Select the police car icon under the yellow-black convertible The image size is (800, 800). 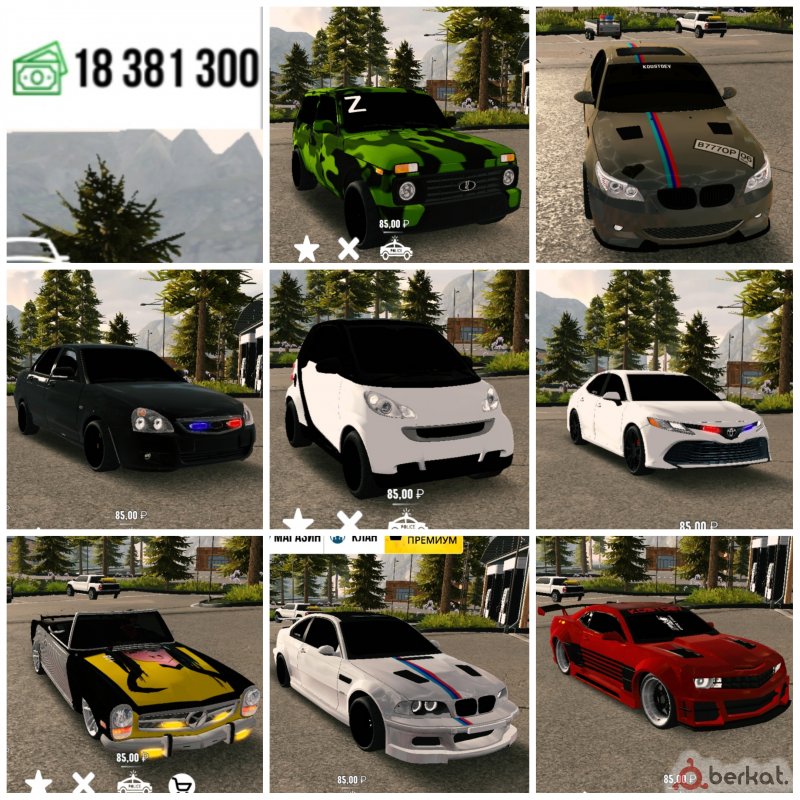pos(134,783)
